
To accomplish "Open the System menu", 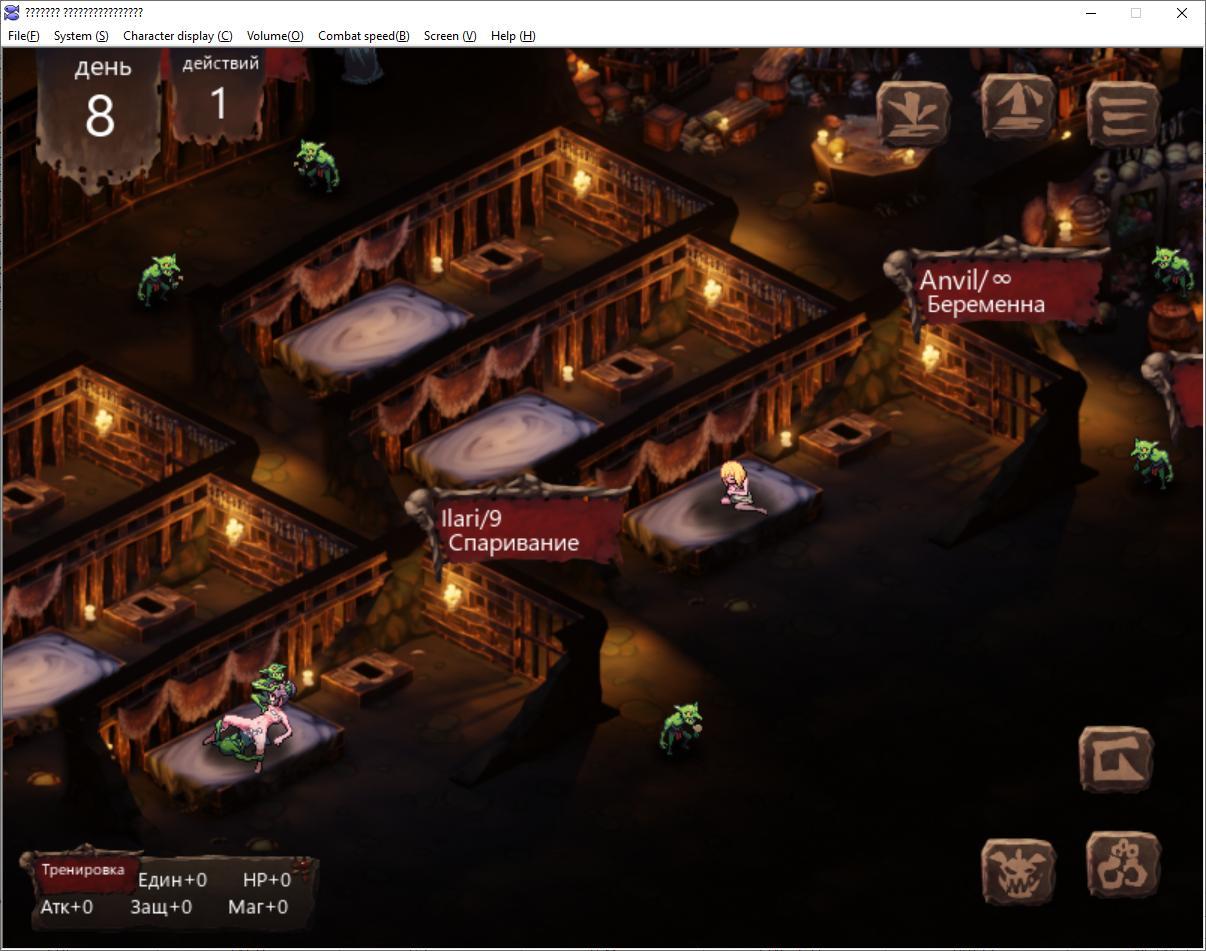I will (81, 36).
